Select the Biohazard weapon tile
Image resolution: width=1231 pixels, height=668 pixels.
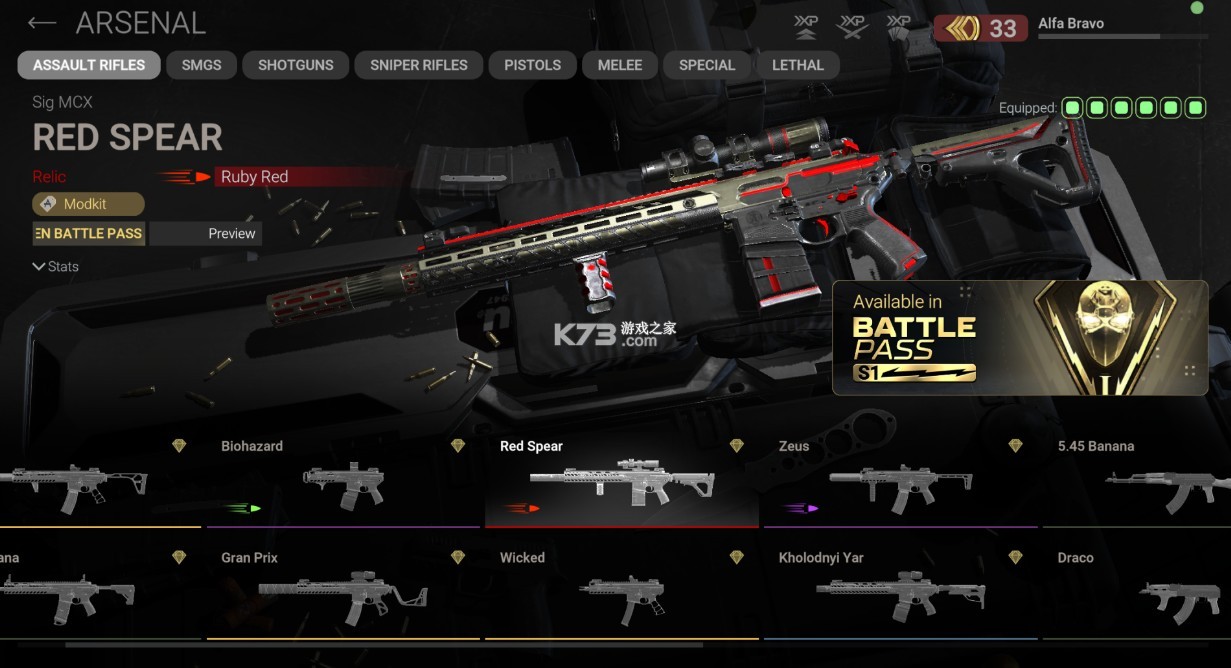(x=342, y=481)
